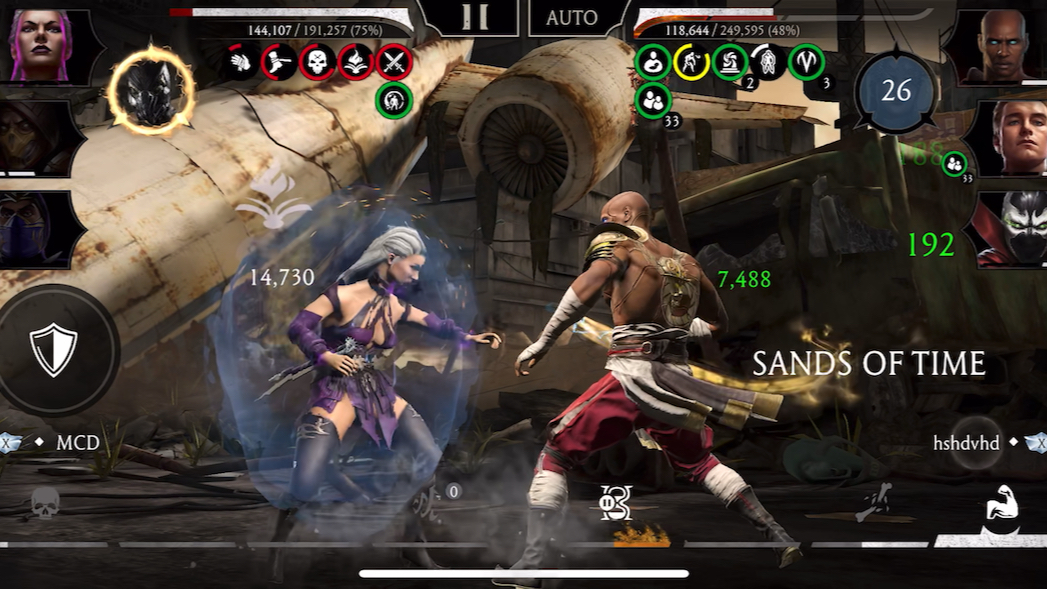Toggle the AUTO battle mode

[x=572, y=18]
